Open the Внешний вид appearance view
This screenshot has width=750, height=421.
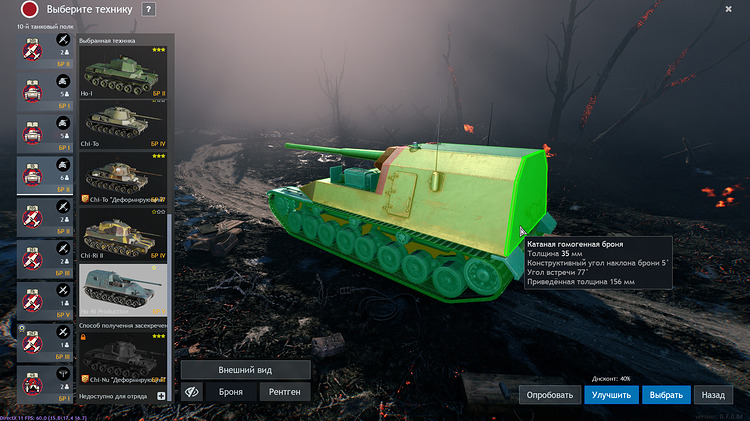tap(245, 370)
